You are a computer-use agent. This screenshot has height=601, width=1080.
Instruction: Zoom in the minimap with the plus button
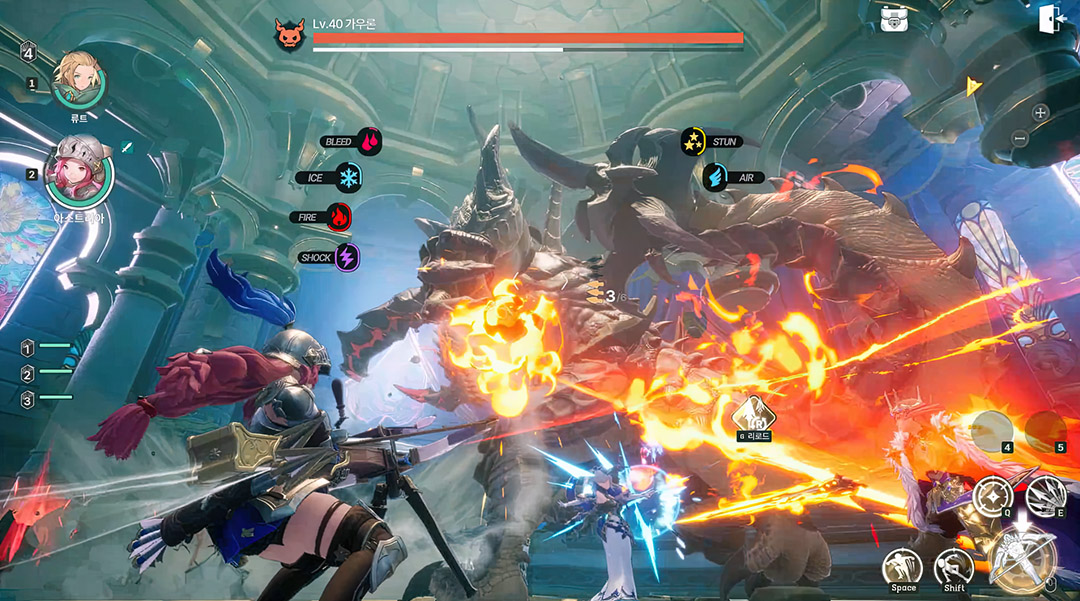(1040, 112)
